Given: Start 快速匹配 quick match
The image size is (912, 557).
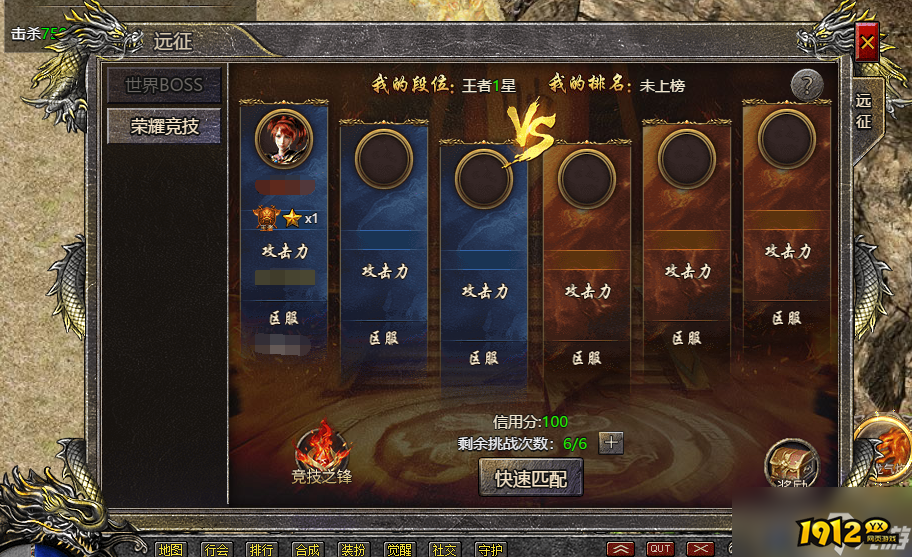Looking at the screenshot, I should tap(530, 478).
